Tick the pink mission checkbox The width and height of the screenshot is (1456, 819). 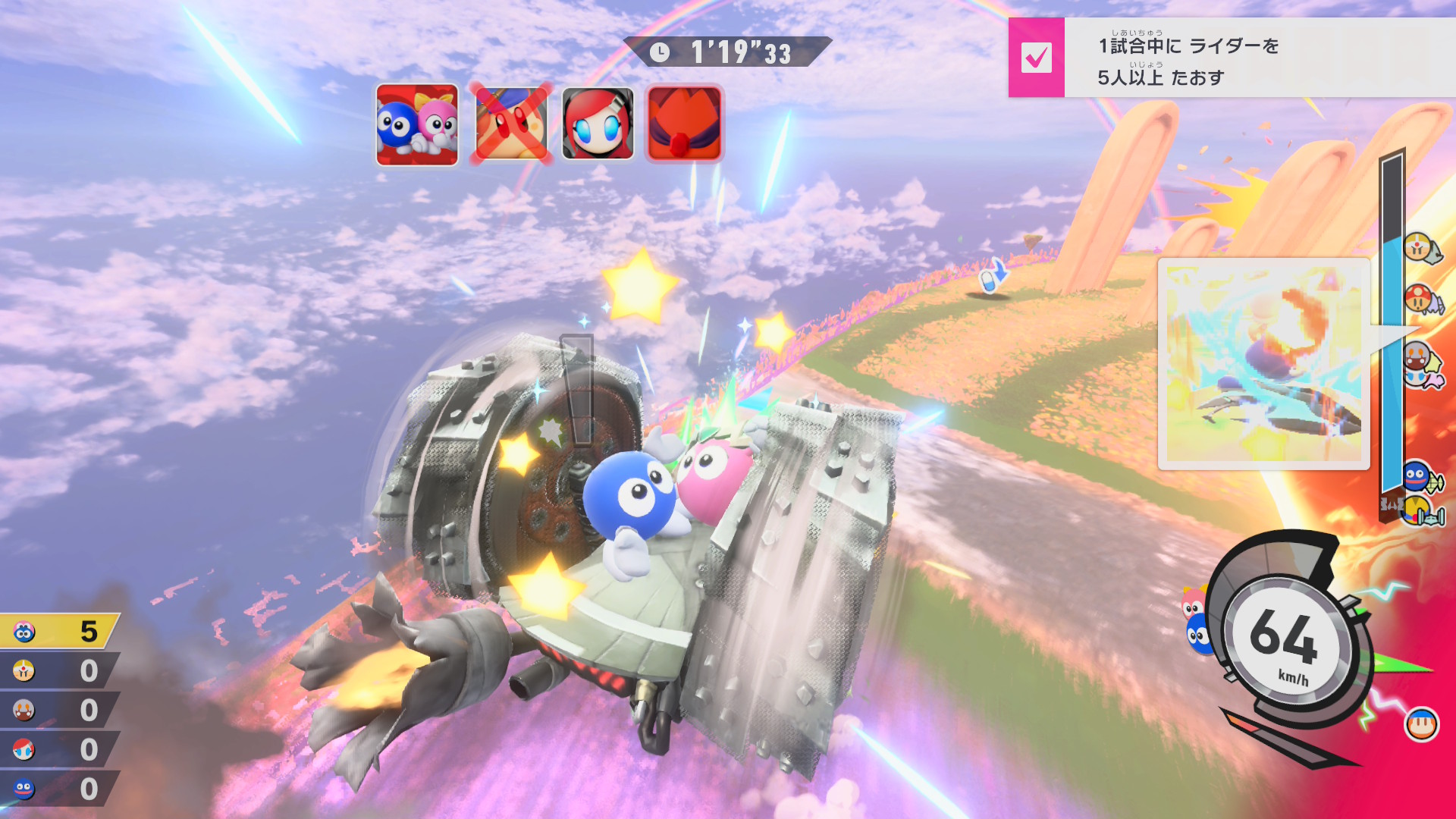(1036, 58)
